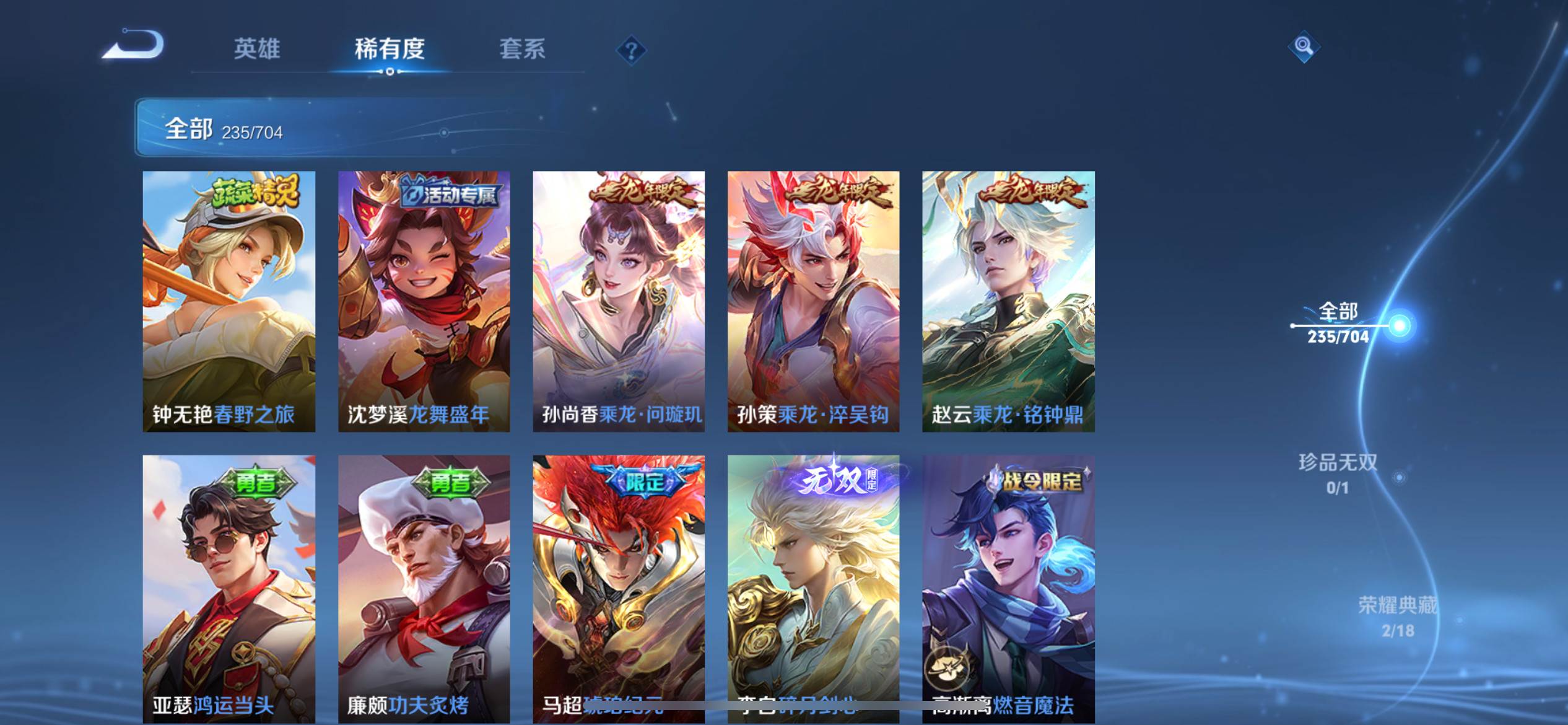Select 高渐离 燃音魔法 skin card
The width and height of the screenshot is (1568, 725).
[x=1008, y=589]
